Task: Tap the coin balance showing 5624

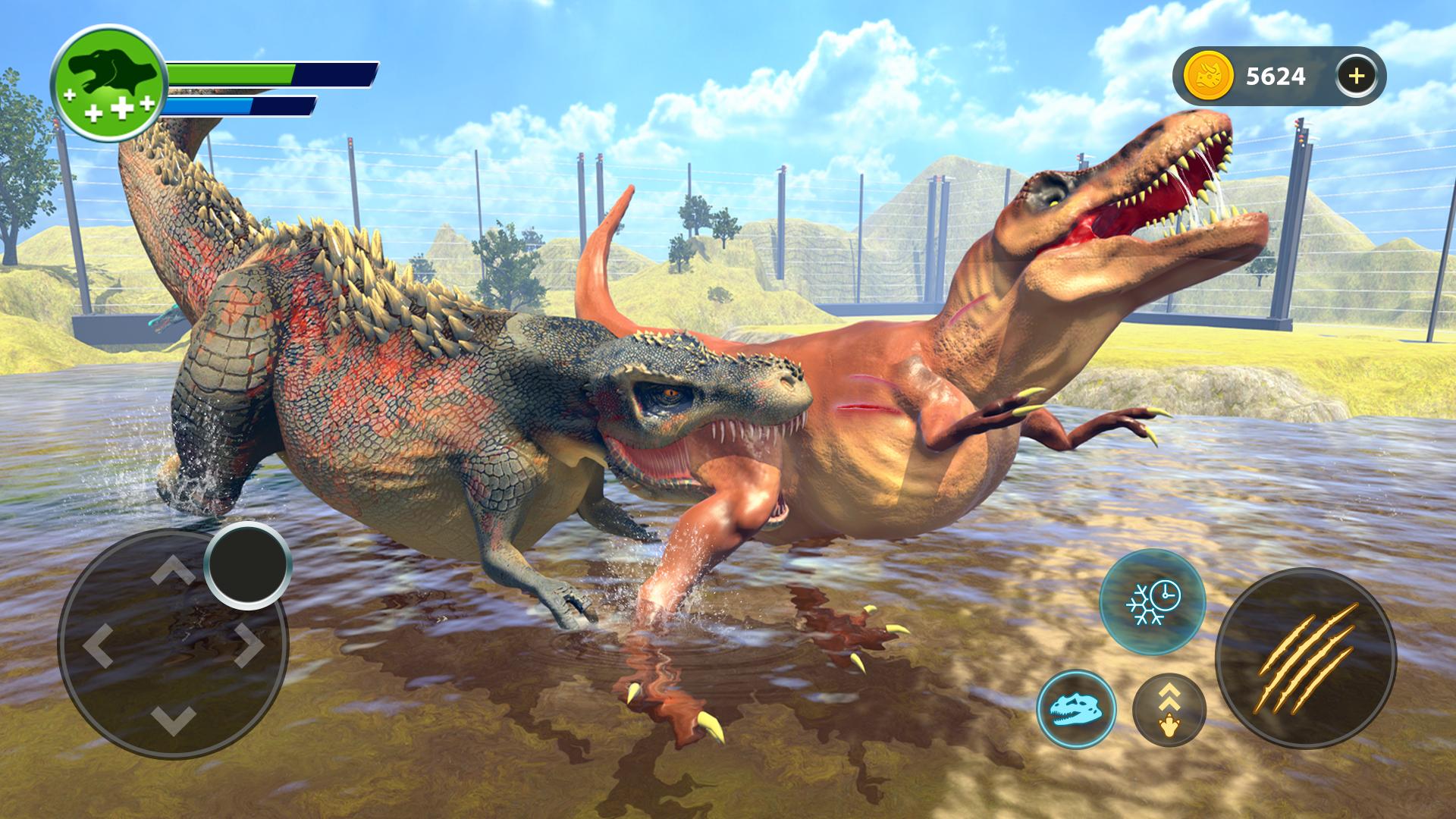Action: [1276, 73]
